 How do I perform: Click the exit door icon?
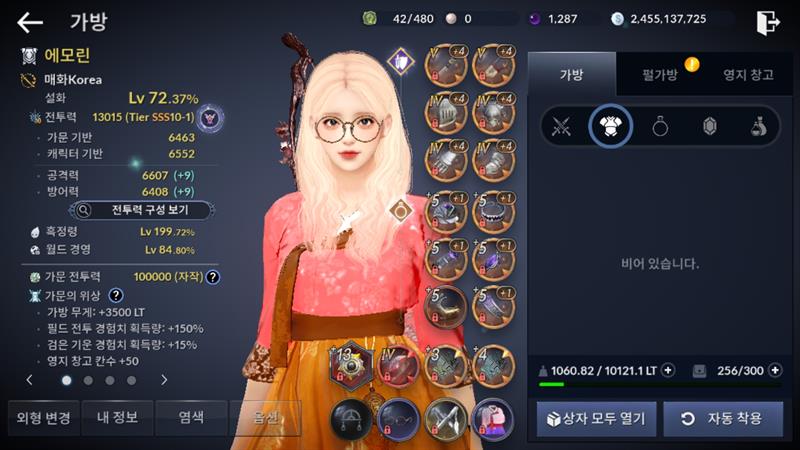[768, 22]
